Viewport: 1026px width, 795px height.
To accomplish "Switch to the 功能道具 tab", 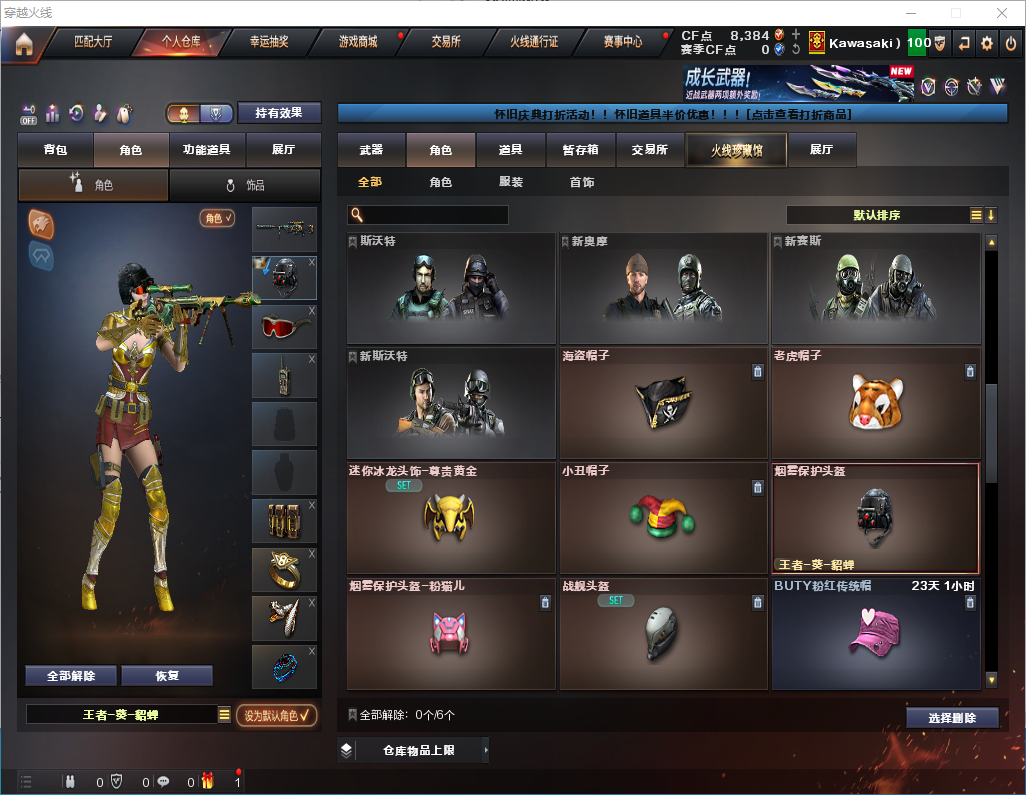I will [207, 150].
